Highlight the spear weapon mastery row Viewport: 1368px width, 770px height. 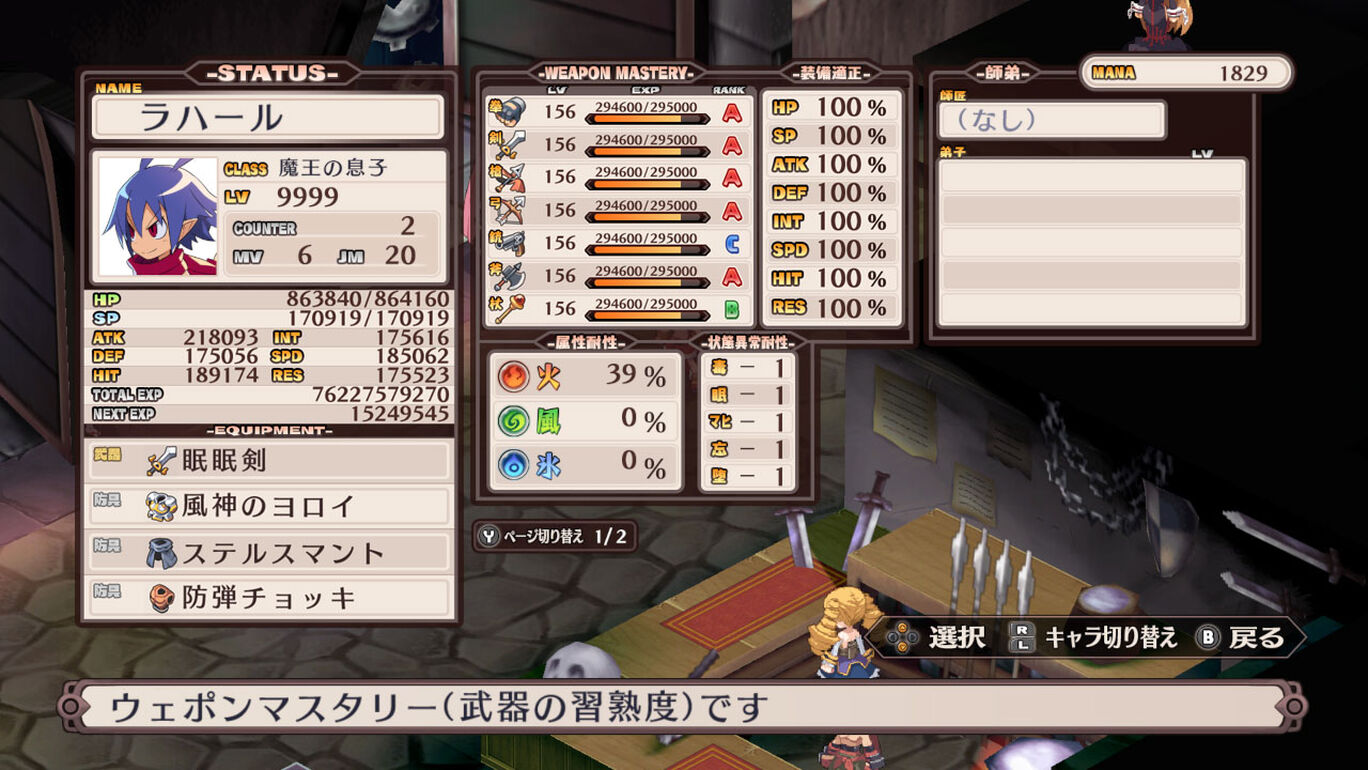617,177
